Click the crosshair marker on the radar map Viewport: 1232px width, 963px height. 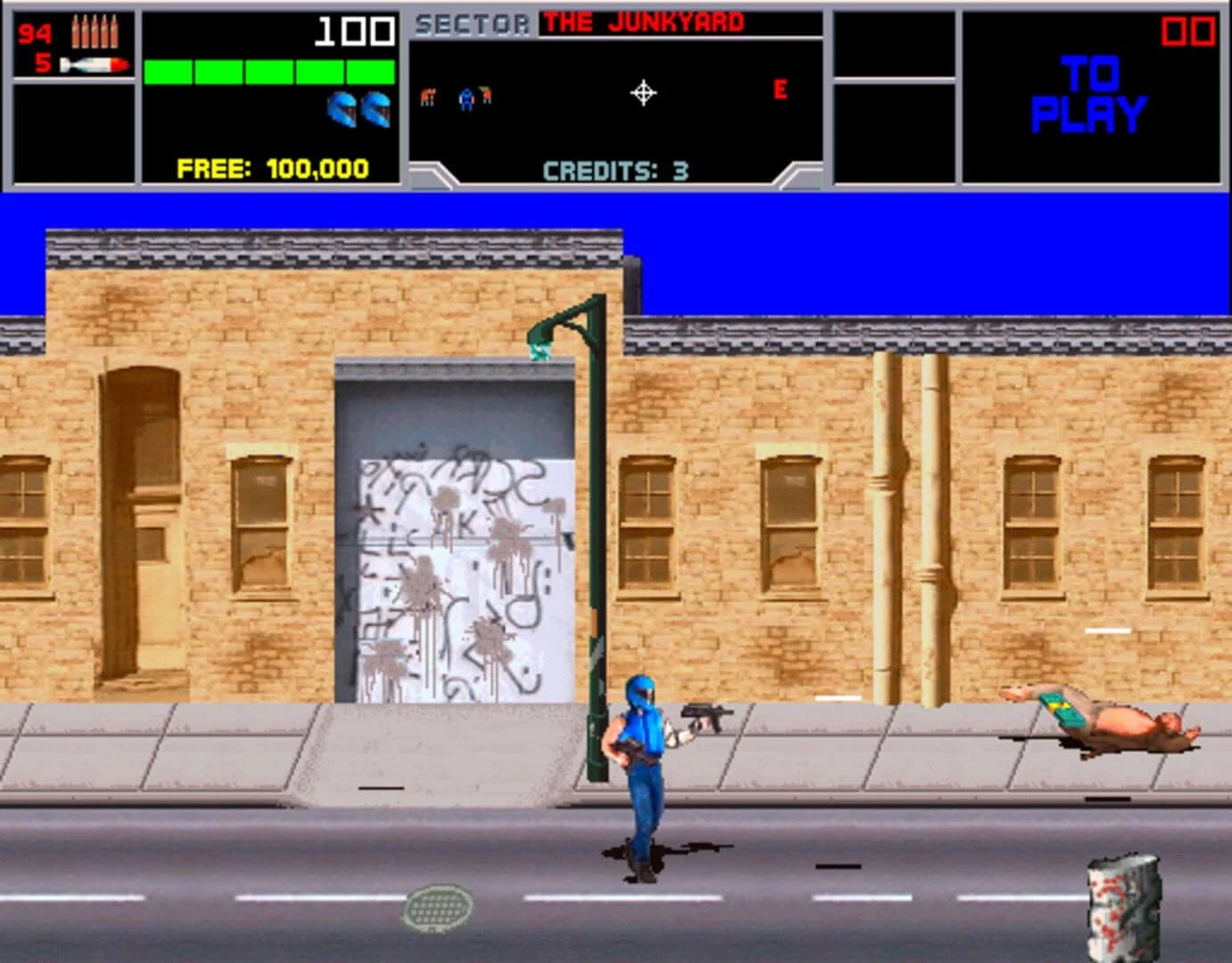tap(644, 92)
